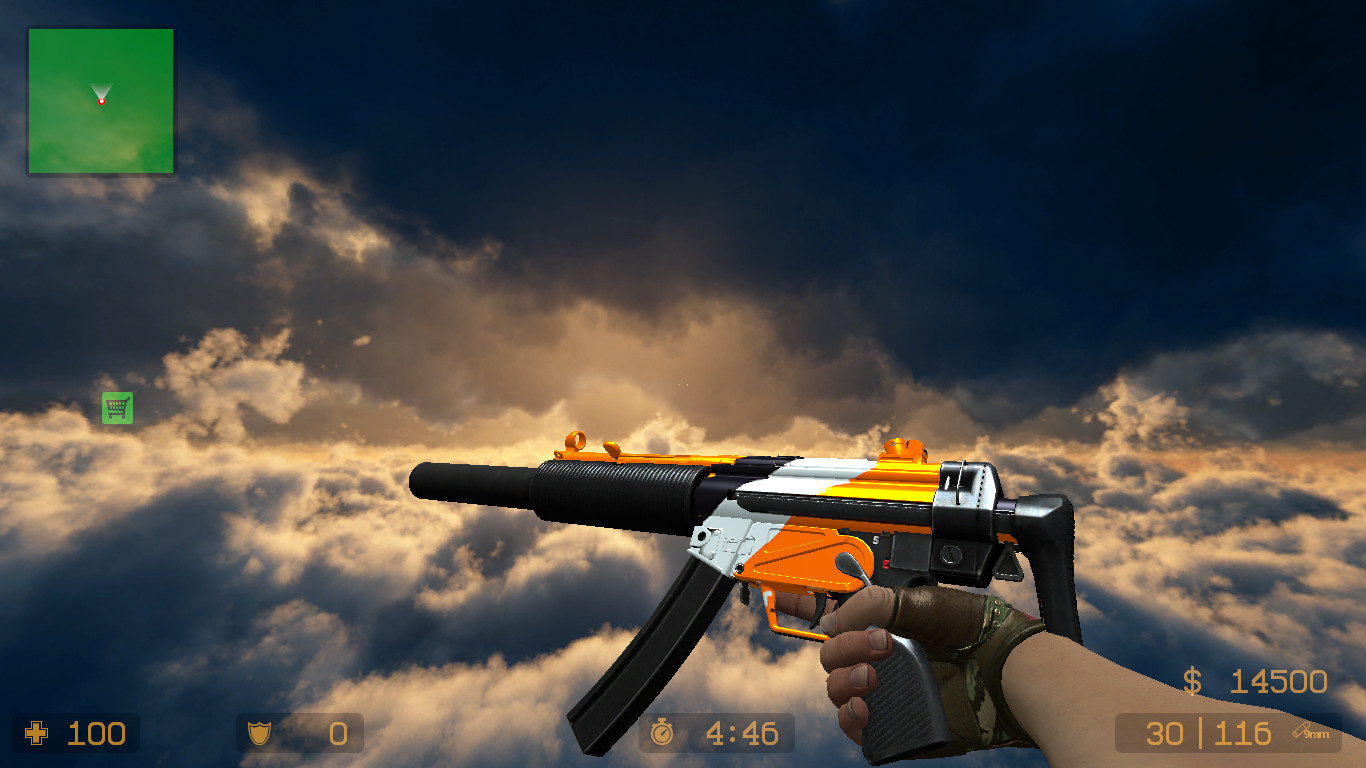The width and height of the screenshot is (1366, 768).
Task: Click the armor value reading 0
Action: 337,734
